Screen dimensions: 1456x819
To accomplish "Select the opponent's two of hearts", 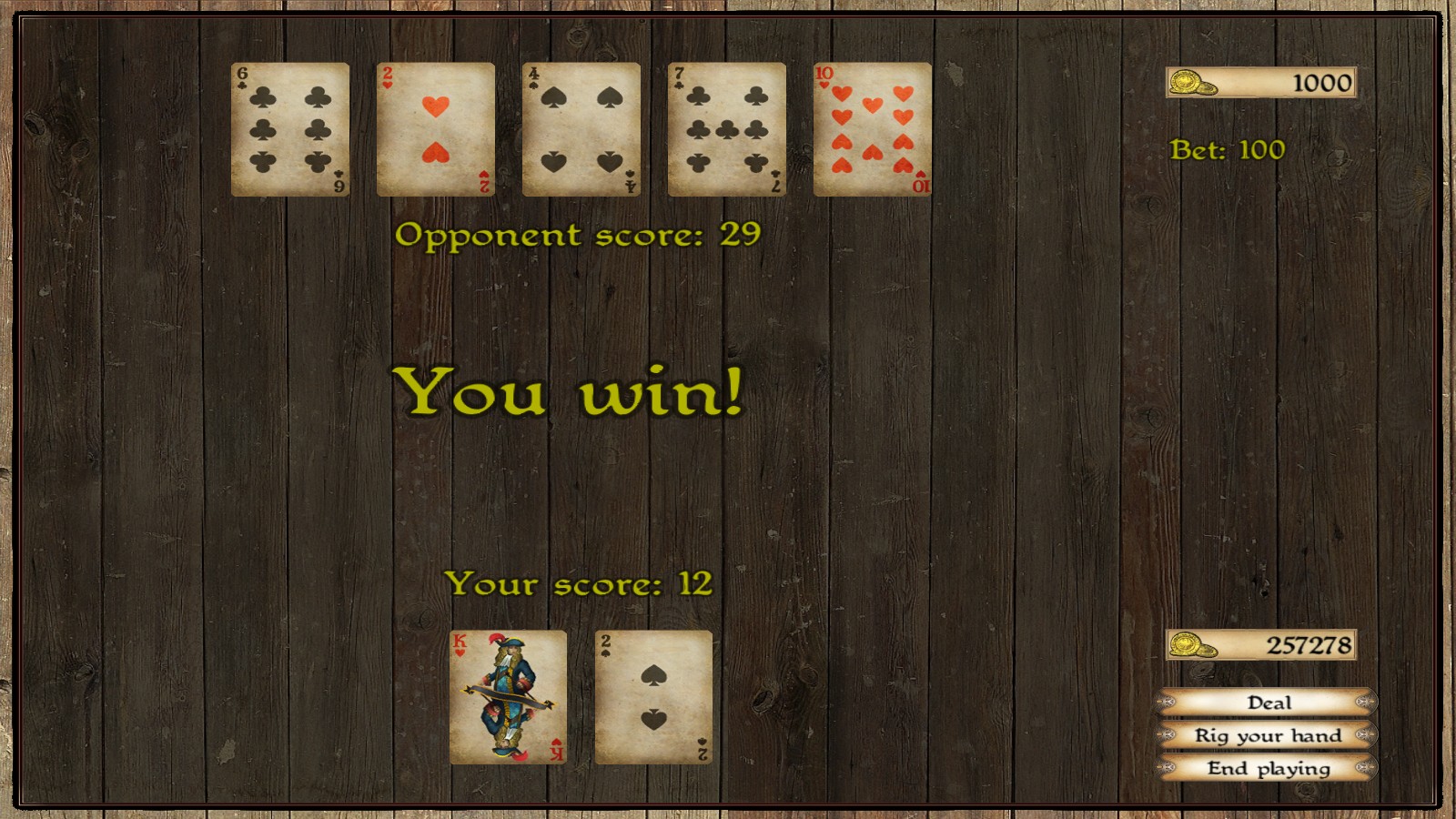I will pyautogui.click(x=436, y=129).
